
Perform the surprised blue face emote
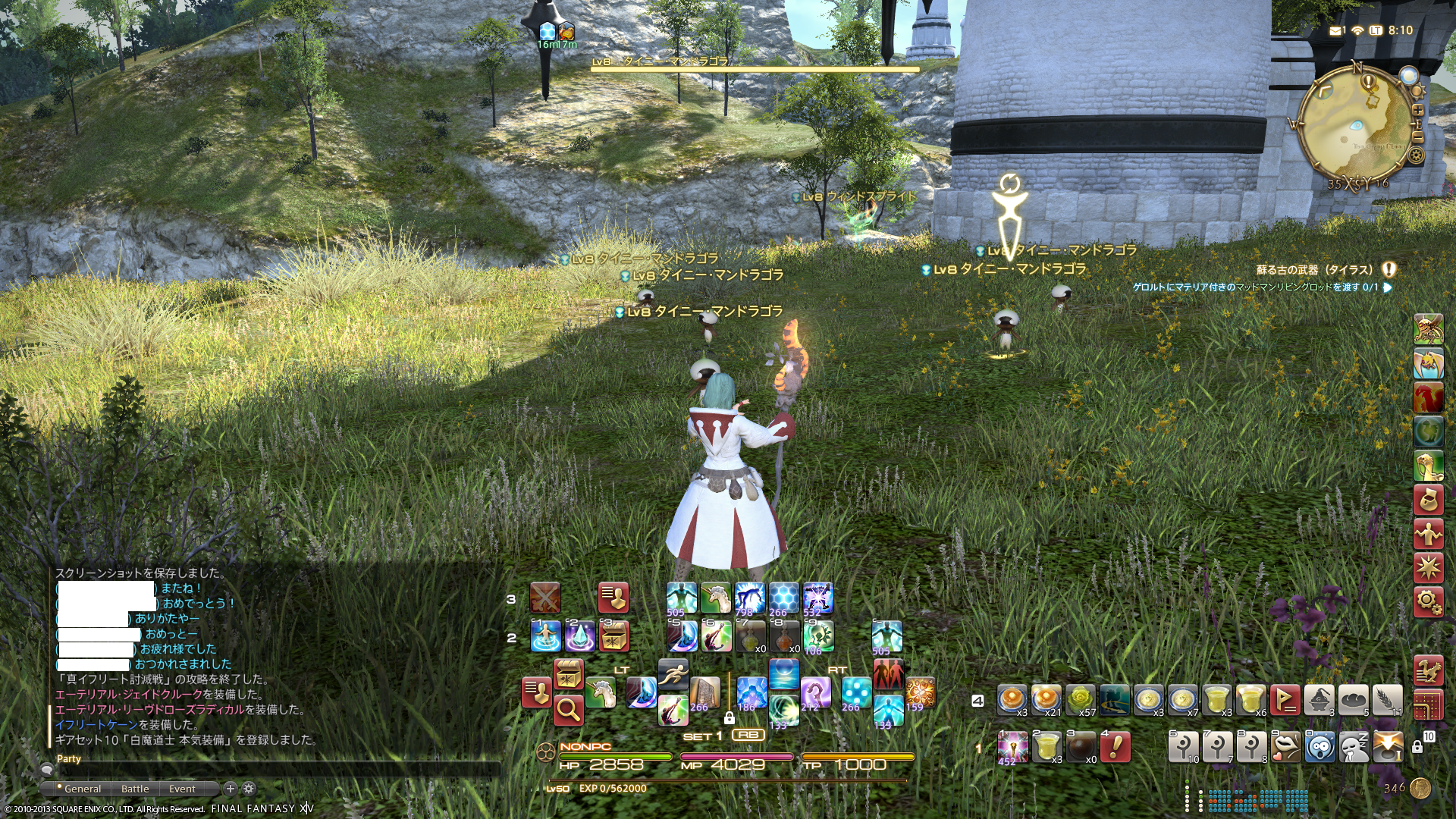[x=1319, y=747]
